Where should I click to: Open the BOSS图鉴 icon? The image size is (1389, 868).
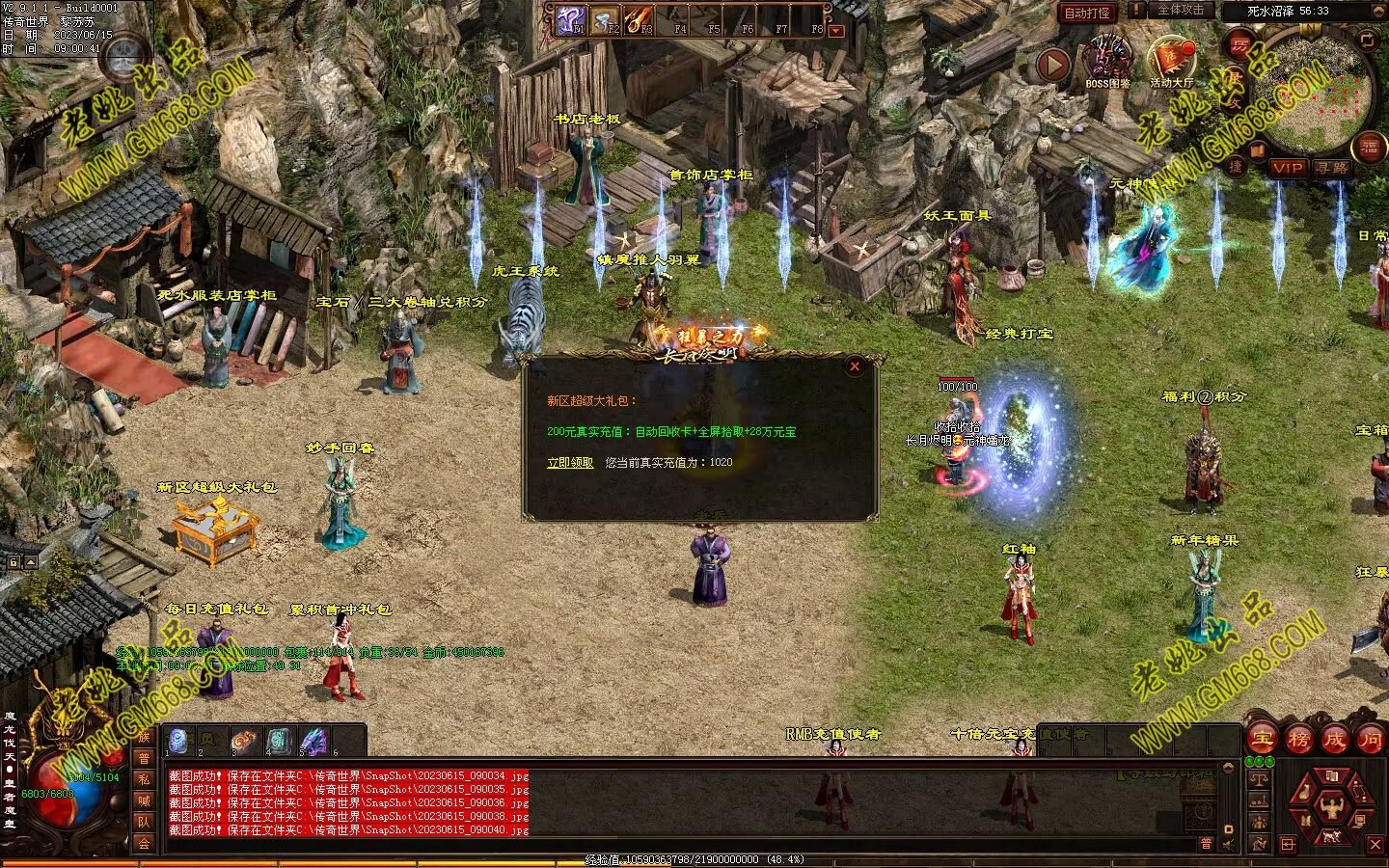(x=1107, y=60)
